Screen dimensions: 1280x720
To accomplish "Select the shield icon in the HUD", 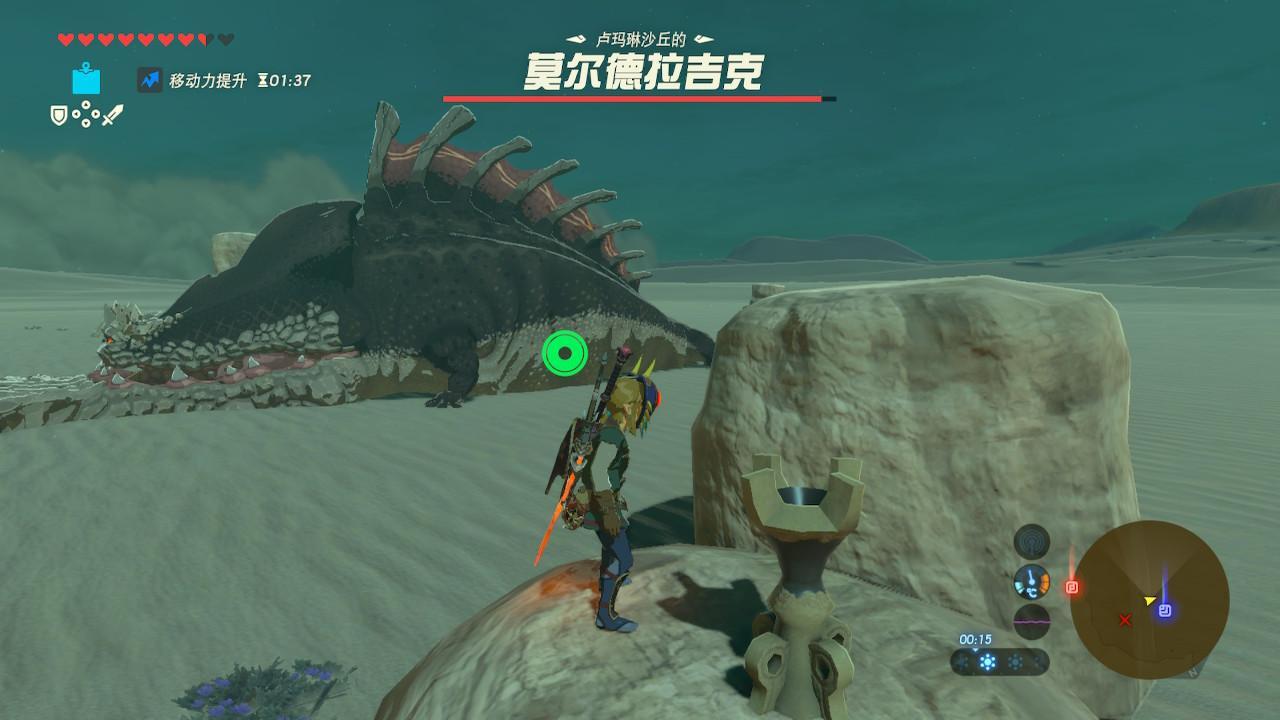I will tap(59, 116).
